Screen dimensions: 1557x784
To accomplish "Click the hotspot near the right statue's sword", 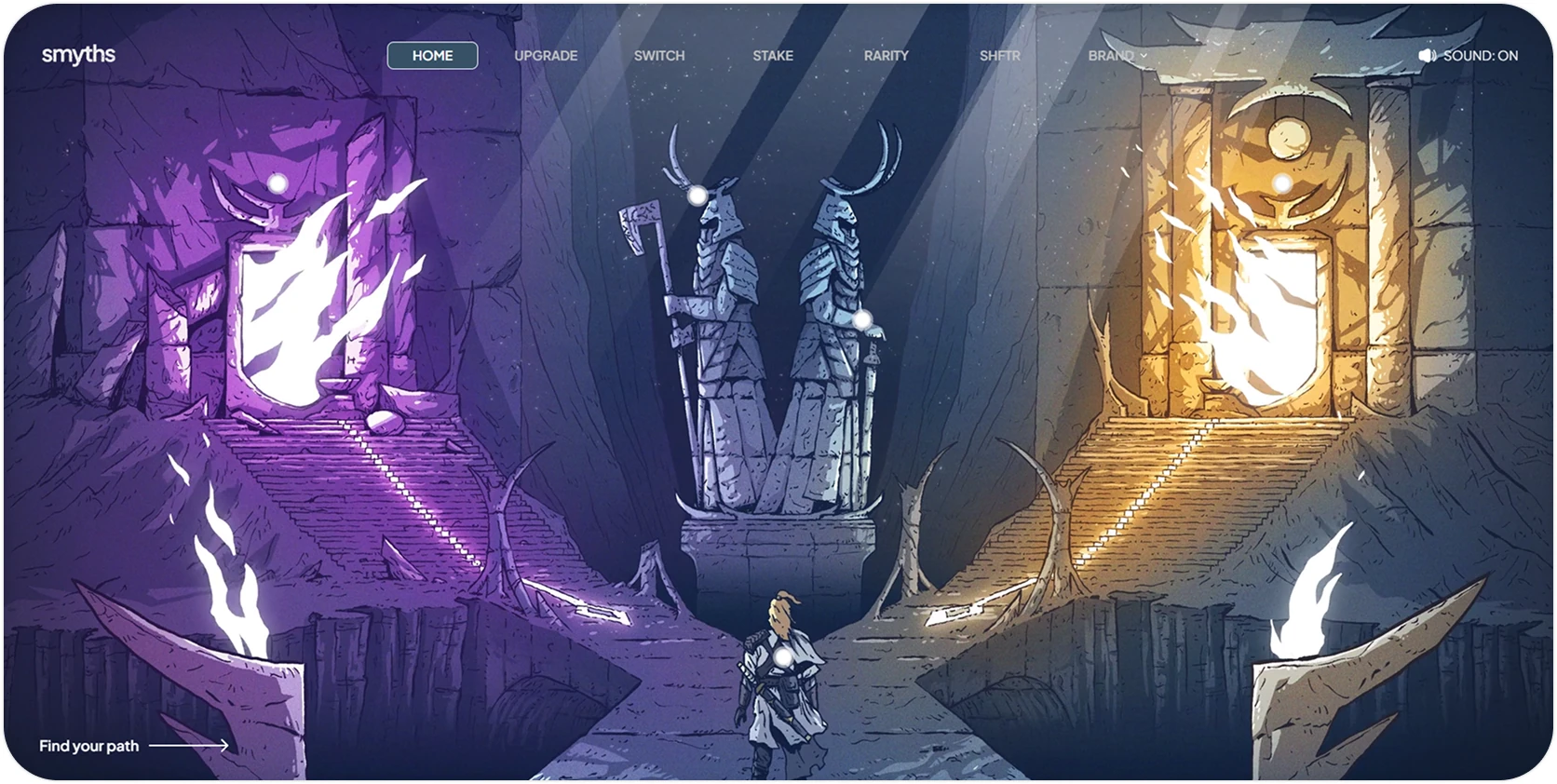I will click(x=864, y=321).
